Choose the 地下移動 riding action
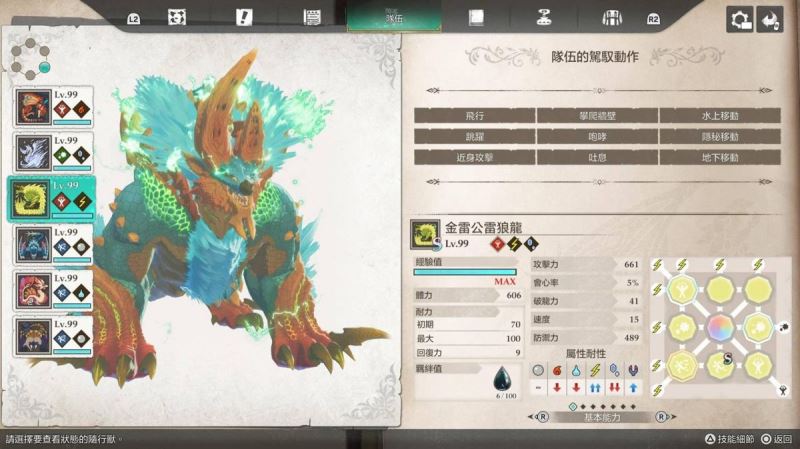This screenshot has height=449, width=800. 719,157
